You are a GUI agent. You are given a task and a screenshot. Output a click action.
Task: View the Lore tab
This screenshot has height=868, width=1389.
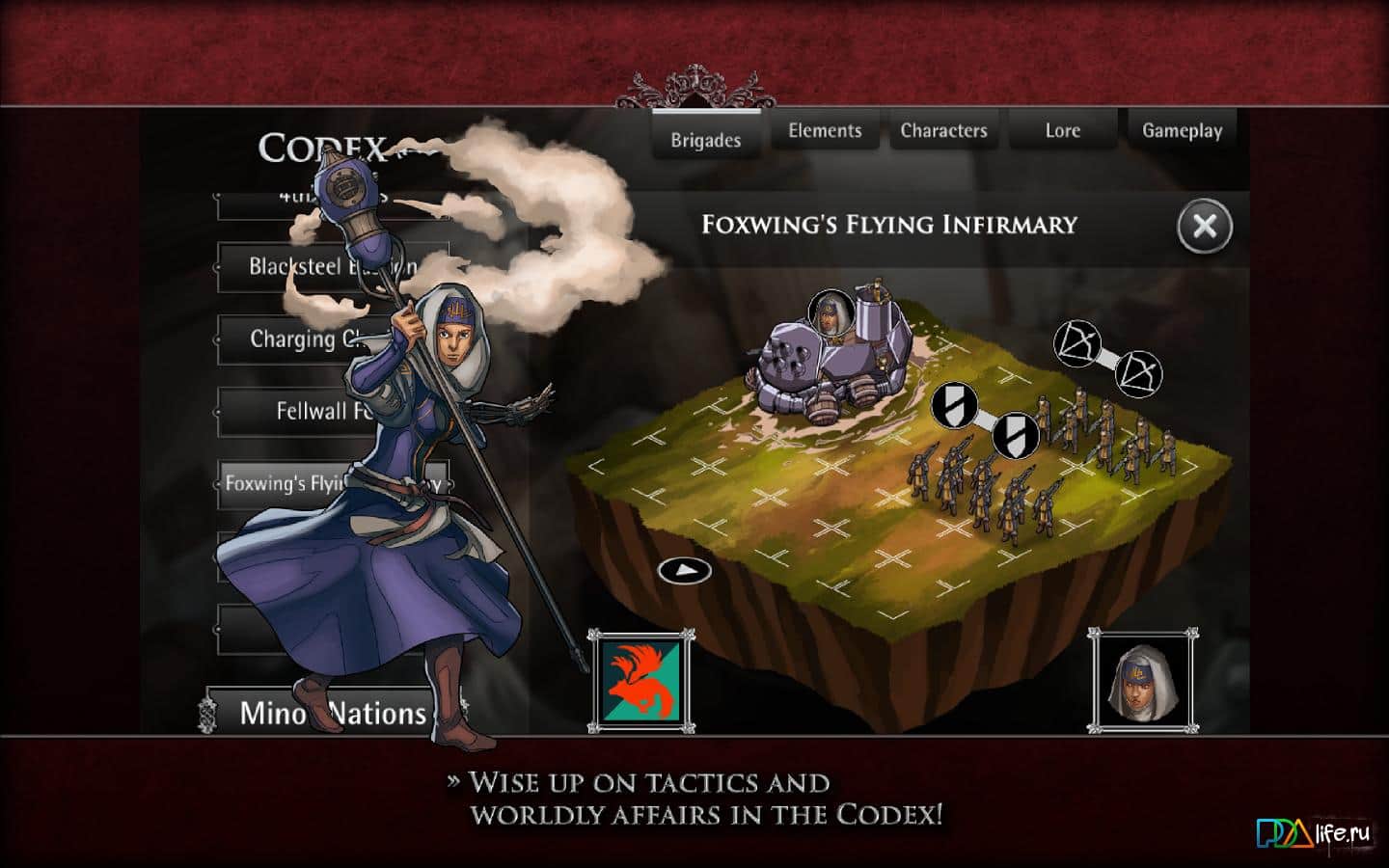click(1063, 129)
